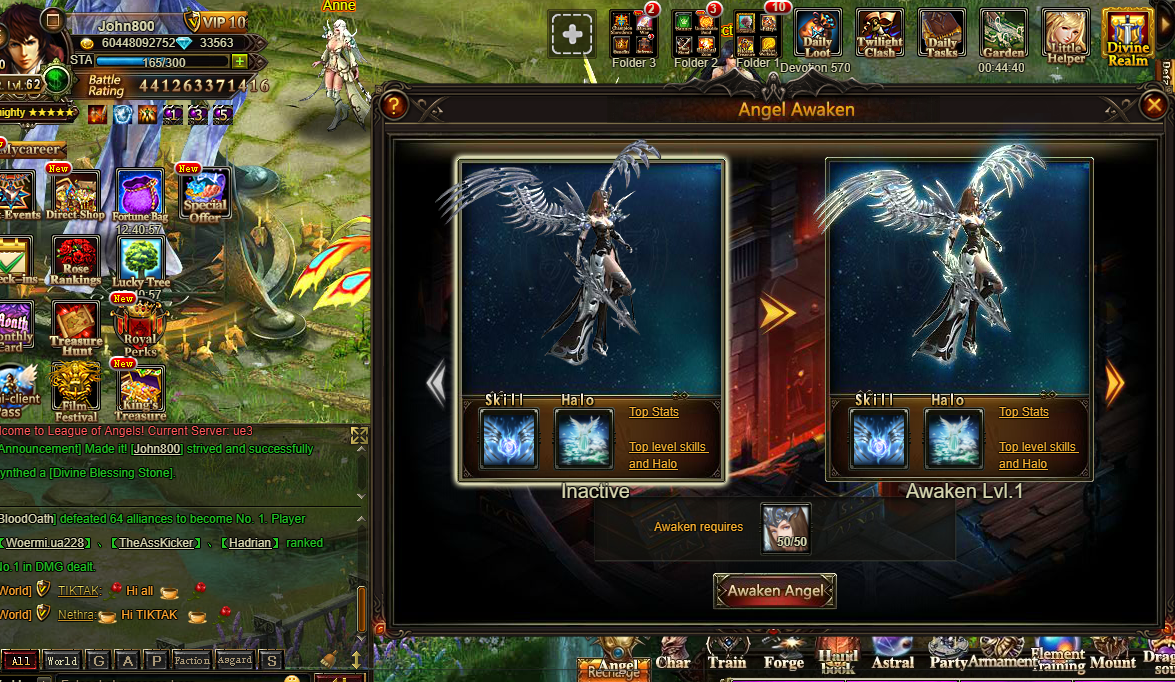Open the Angel Awaken help question mark
Viewport: 1175px width, 682px height.
coord(394,104)
